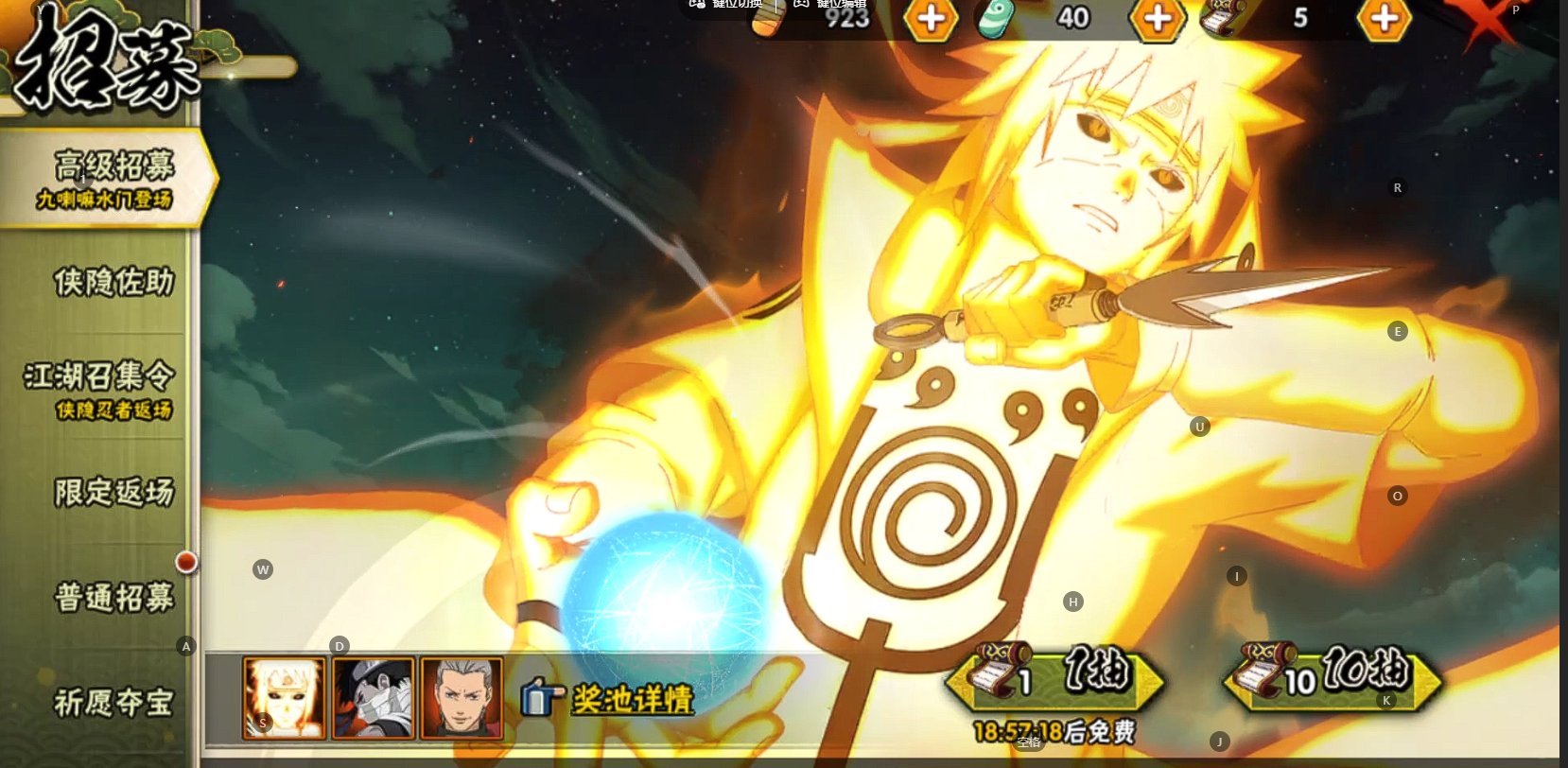The image size is (1568, 768).
Task: Open 奖池详情 prize pool details
Action: coord(610,700)
